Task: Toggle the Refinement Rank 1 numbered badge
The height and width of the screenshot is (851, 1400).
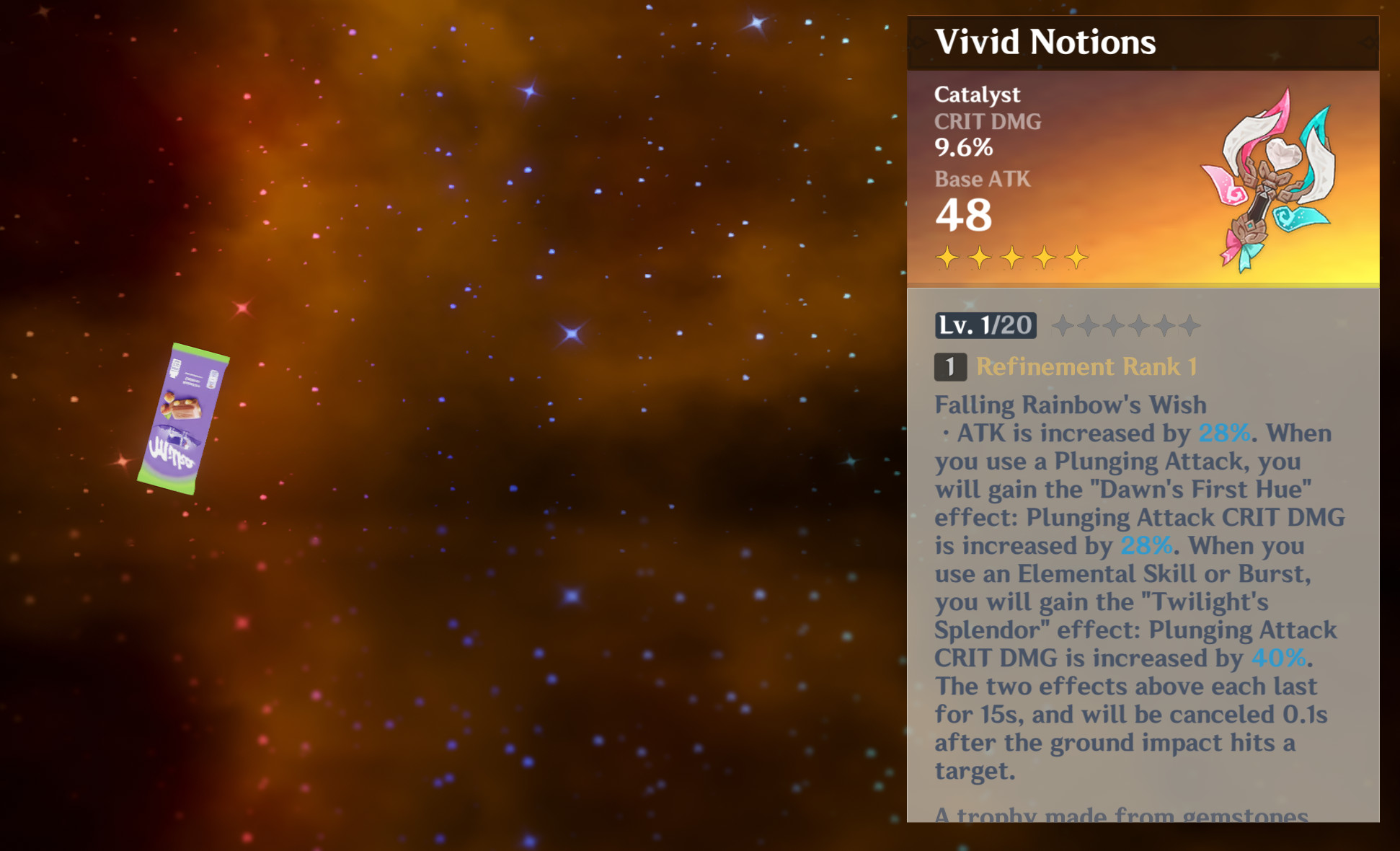Action: point(949,367)
